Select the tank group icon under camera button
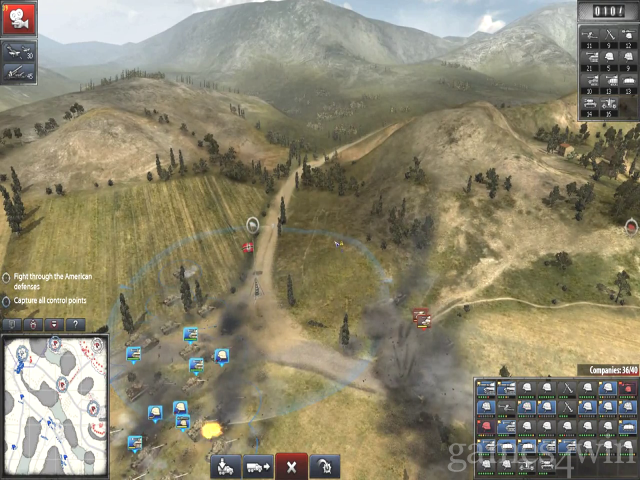This screenshot has width=640, height=480. pos(19,50)
